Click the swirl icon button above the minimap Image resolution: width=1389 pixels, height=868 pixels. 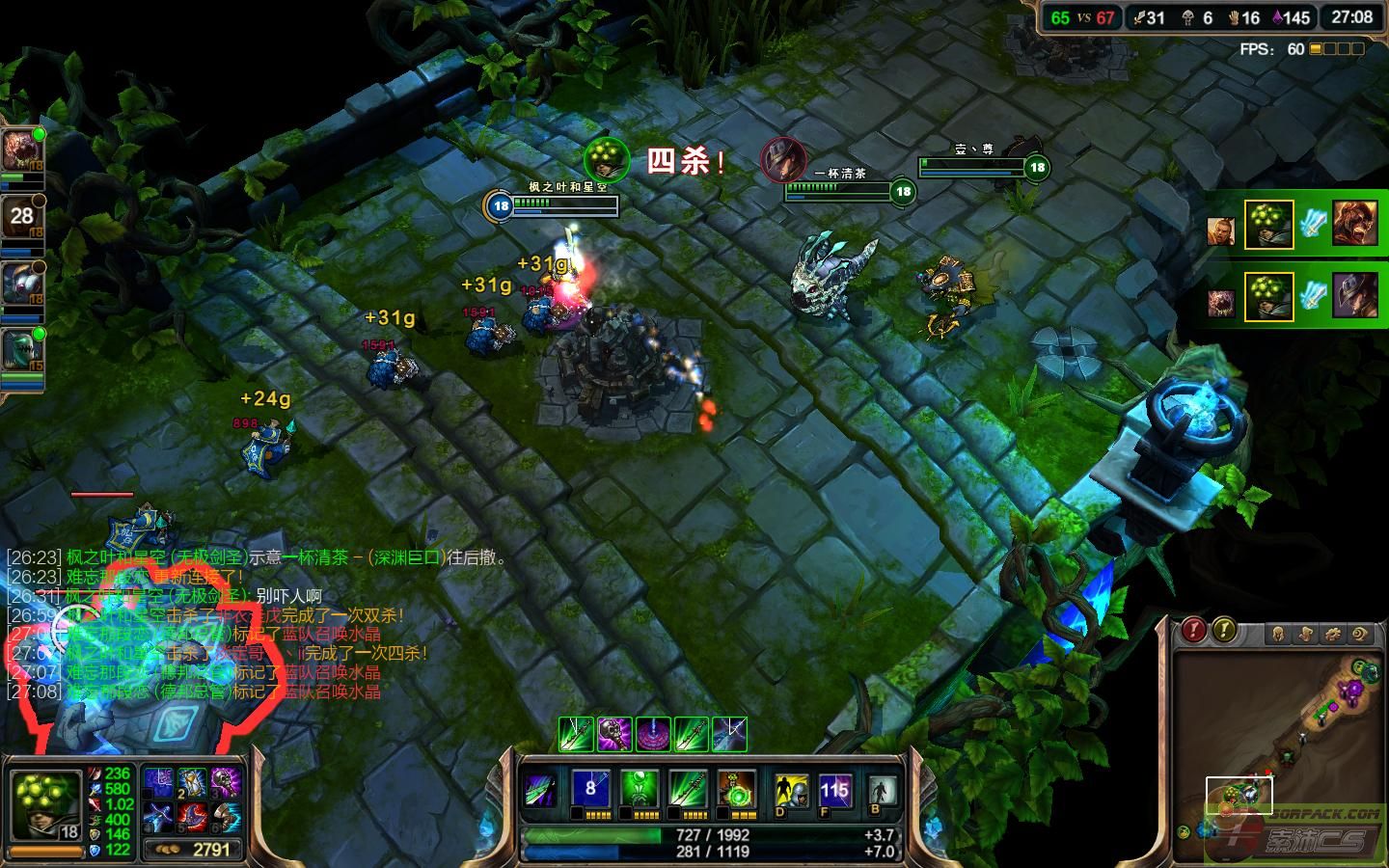(1359, 634)
